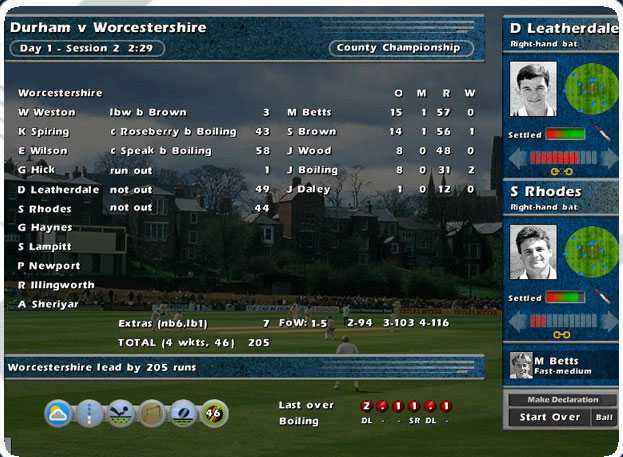The image size is (623, 457).
Task: Toggle the chain link under Rhodes' aggression bar
Action: (x=563, y=335)
